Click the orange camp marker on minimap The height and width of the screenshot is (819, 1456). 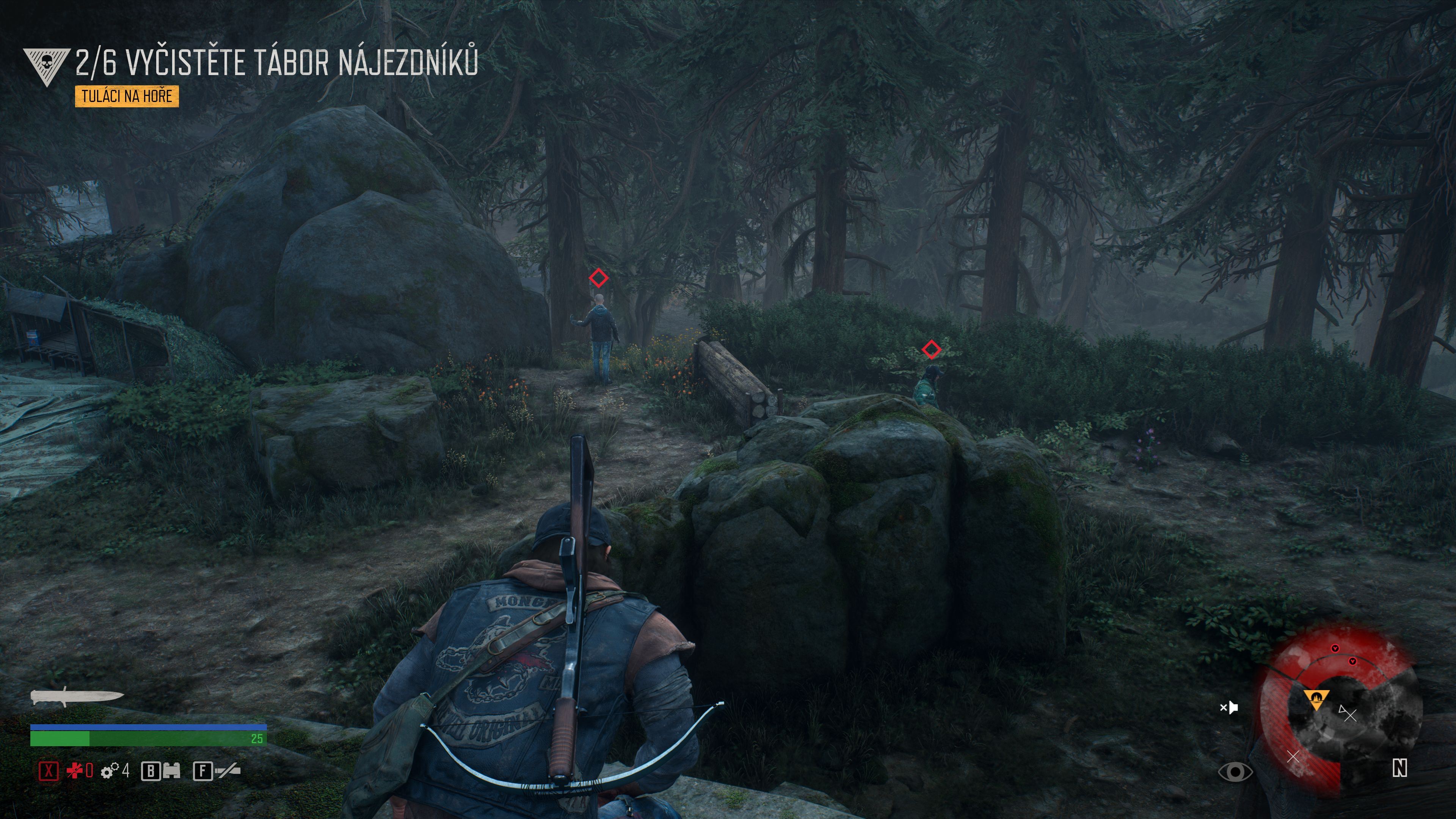click(x=1316, y=699)
